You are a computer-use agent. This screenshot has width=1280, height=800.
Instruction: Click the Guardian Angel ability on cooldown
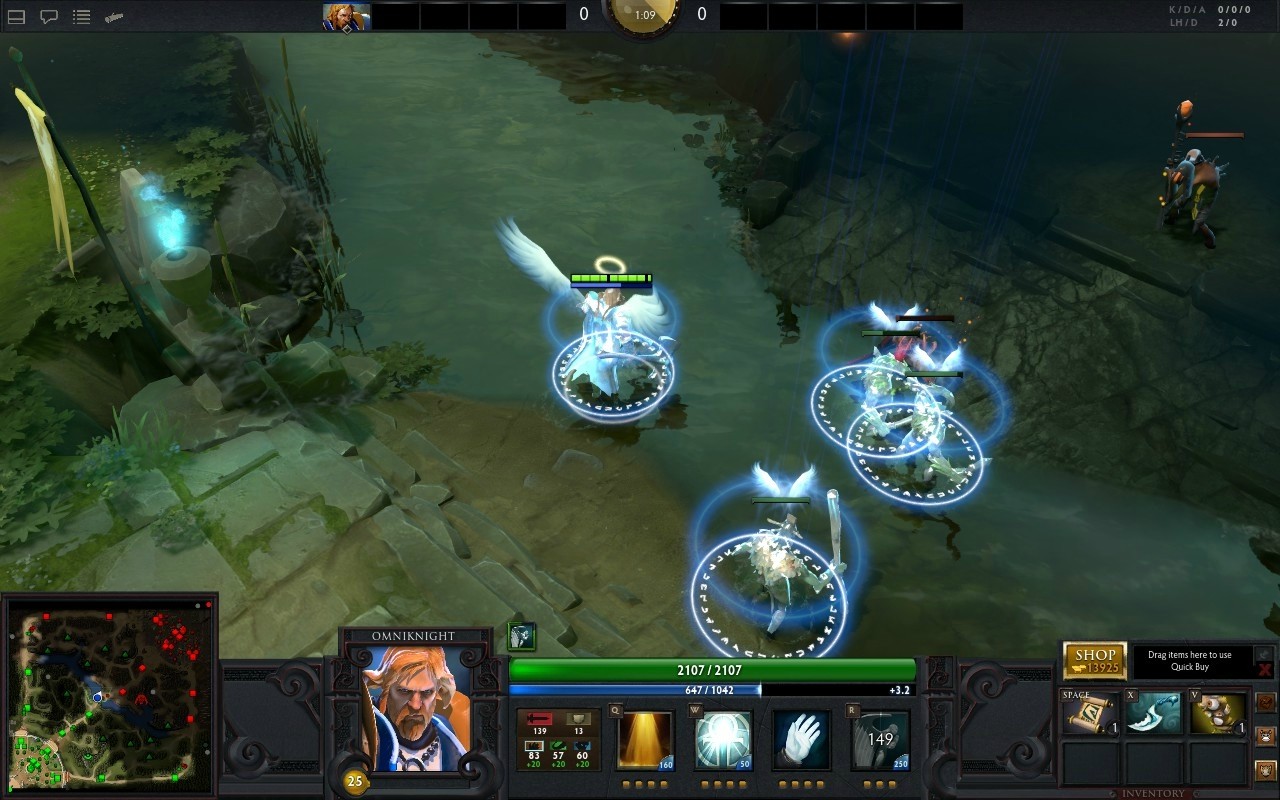tap(880, 740)
